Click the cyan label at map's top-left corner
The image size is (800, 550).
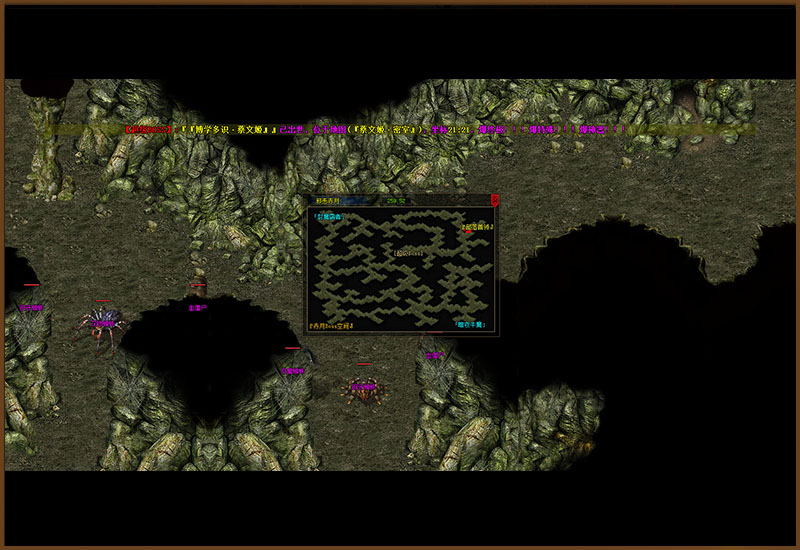(327, 216)
